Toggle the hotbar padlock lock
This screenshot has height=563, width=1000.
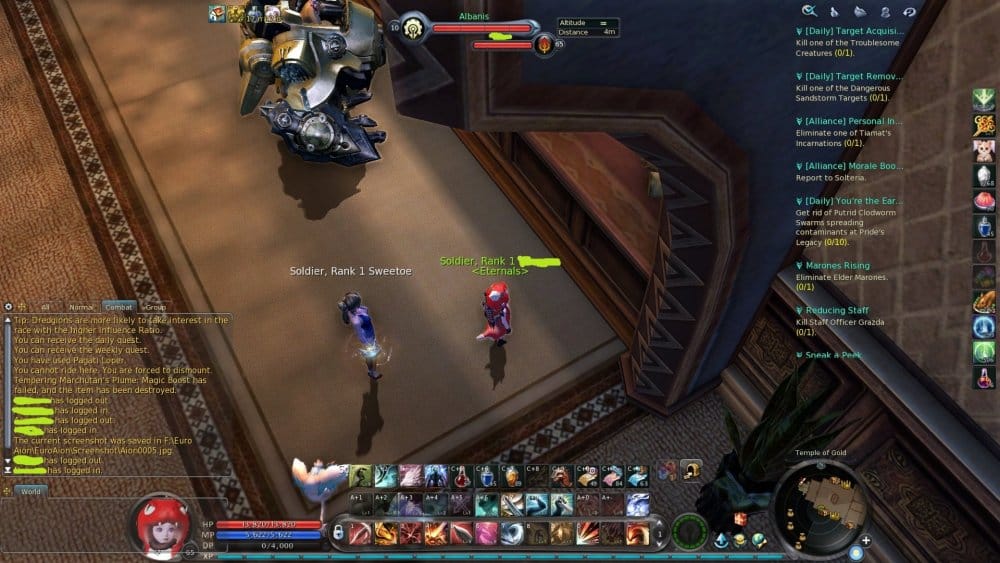coord(338,532)
